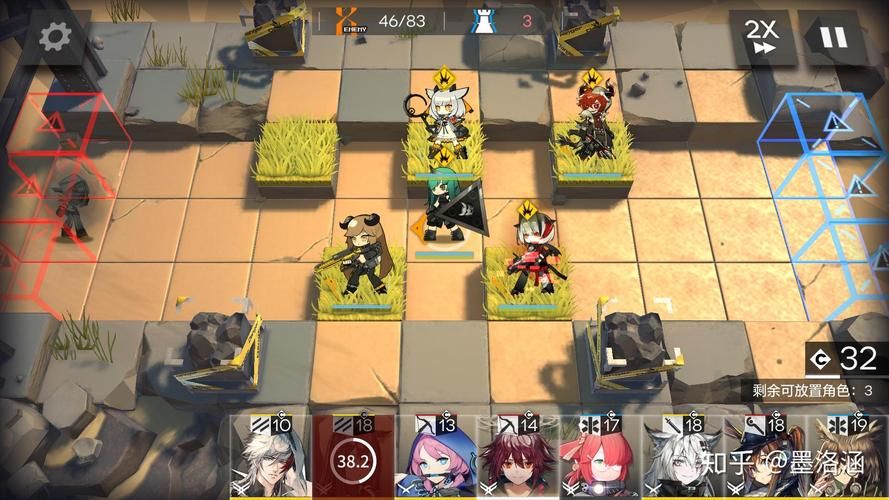
Task: Select the silver-haired operator card costing 10
Action: [270, 458]
